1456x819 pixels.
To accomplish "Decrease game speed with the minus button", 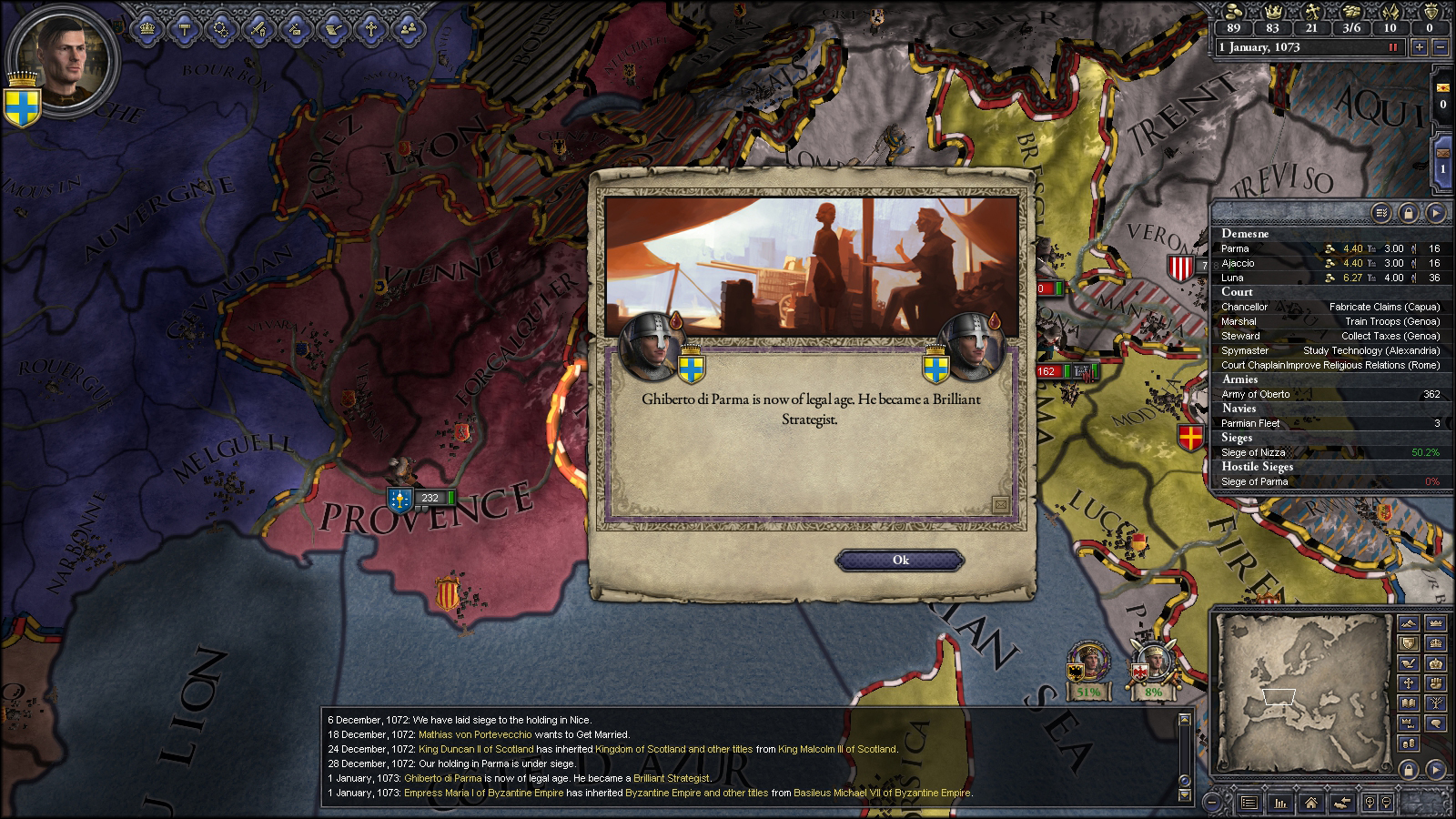I will [1441, 47].
